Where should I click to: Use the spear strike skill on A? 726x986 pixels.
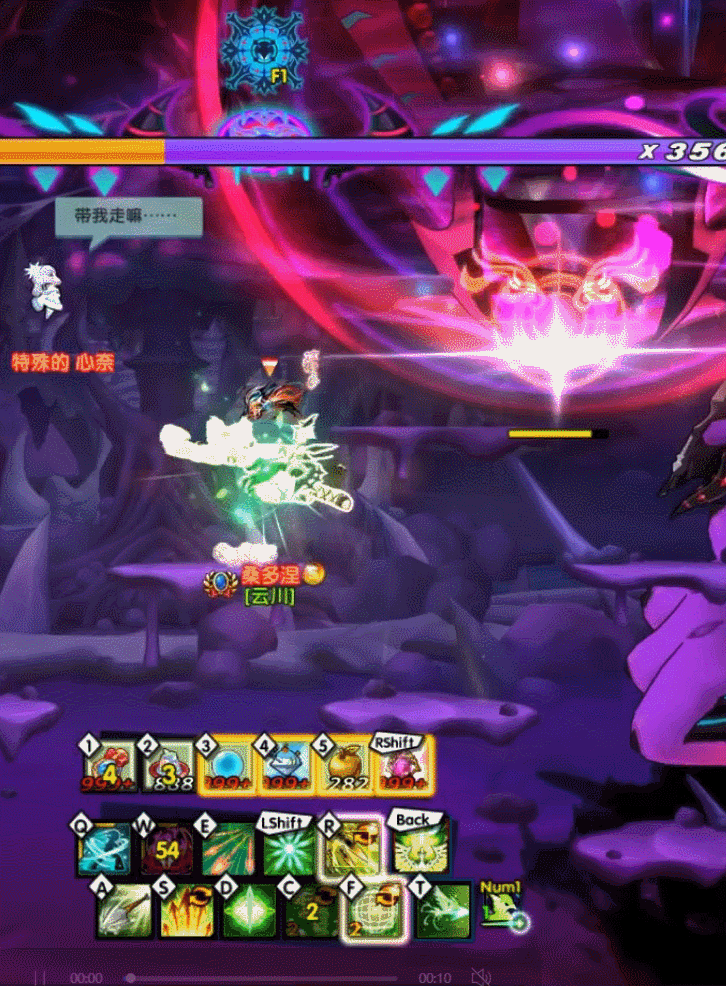tap(125, 910)
